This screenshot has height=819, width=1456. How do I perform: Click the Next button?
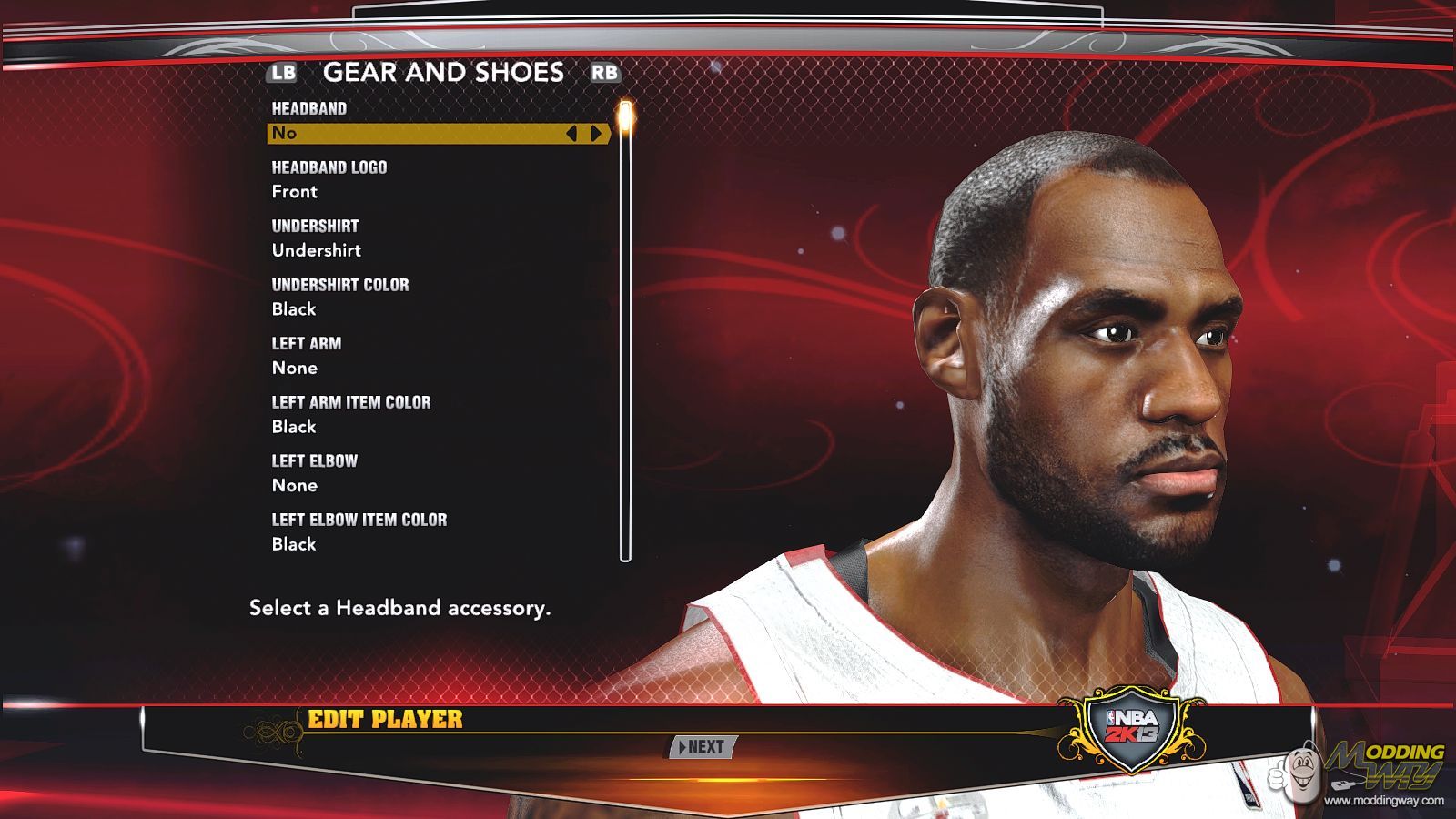[703, 747]
